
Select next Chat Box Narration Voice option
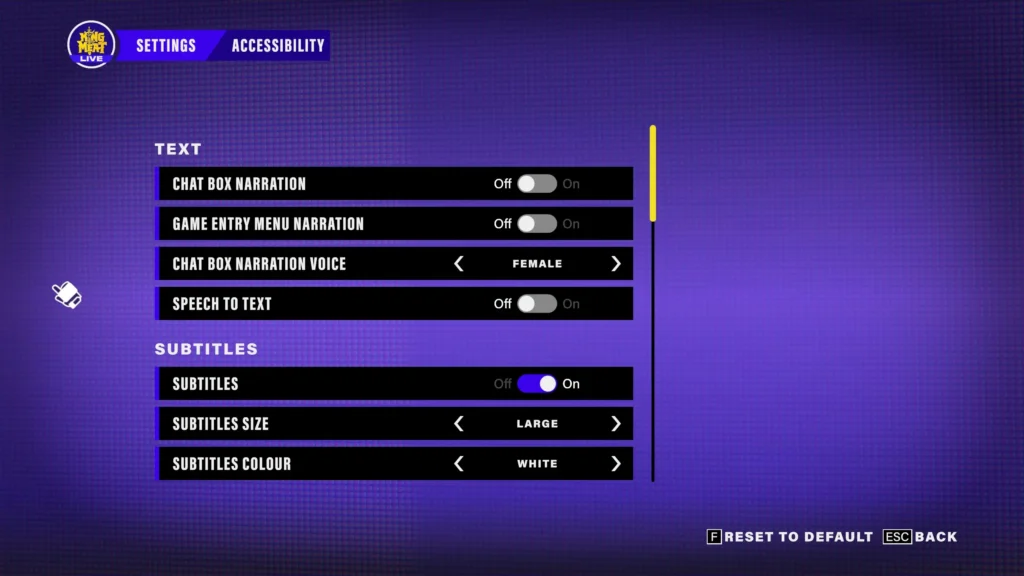pos(615,264)
